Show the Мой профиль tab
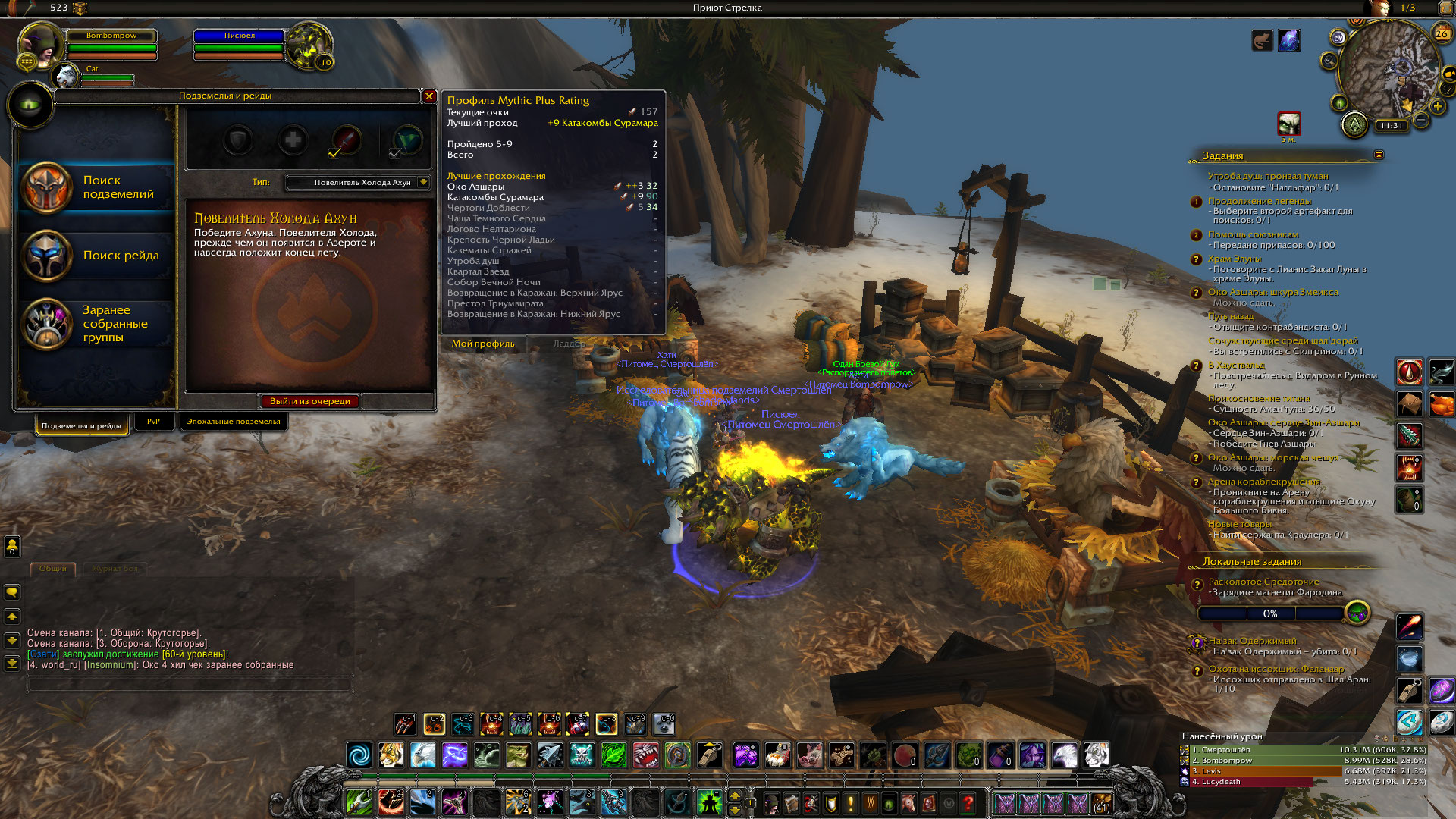The image size is (1456, 819). point(482,344)
